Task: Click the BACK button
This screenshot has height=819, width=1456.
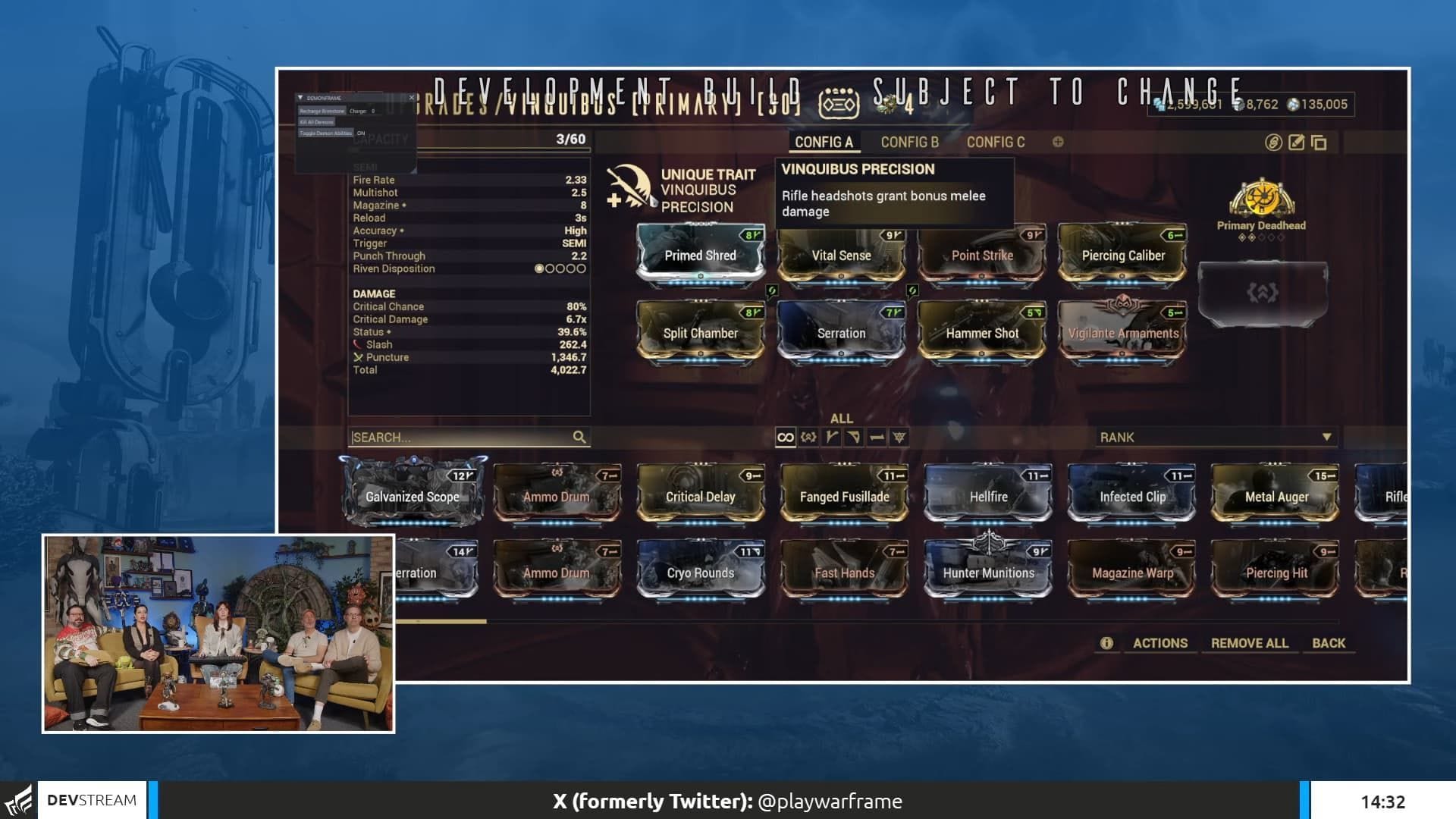Action: (x=1329, y=643)
